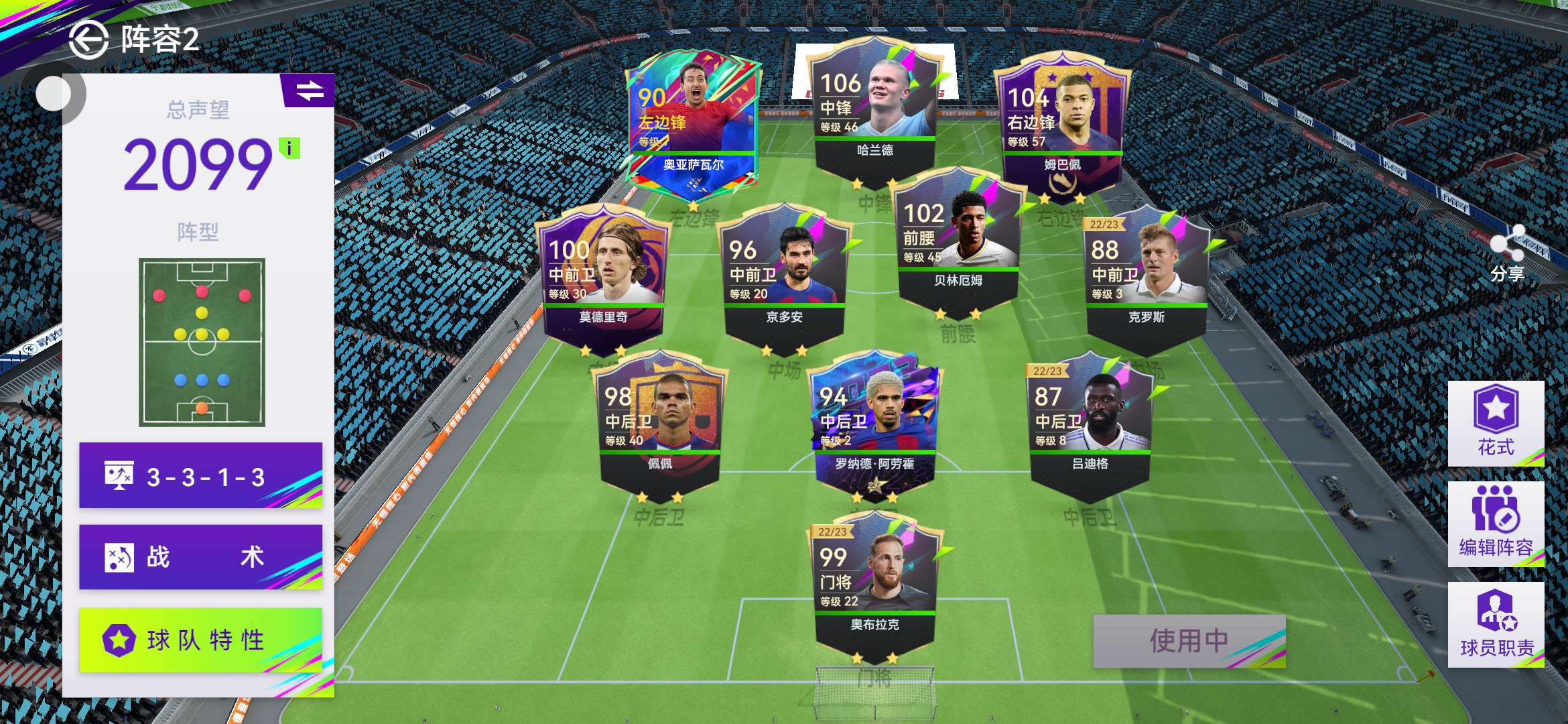
Task: Go back using the arrow button
Action: [88, 40]
